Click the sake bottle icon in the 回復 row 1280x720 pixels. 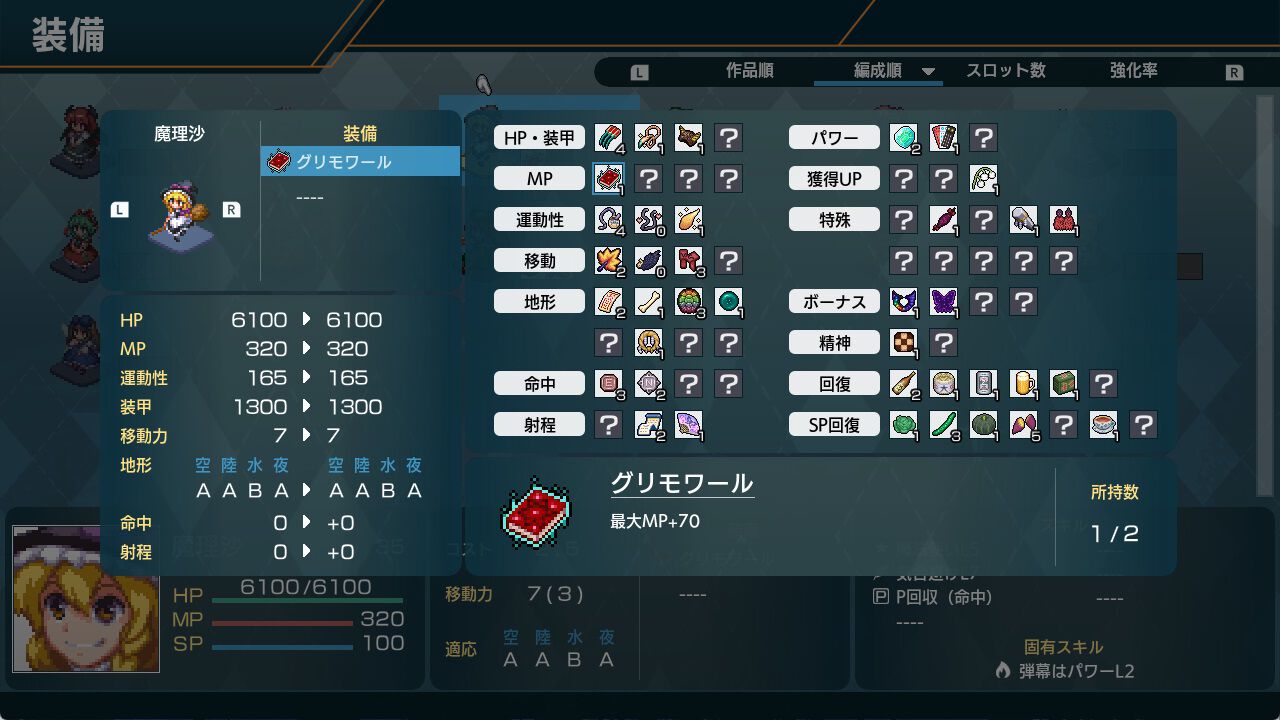(x=903, y=383)
